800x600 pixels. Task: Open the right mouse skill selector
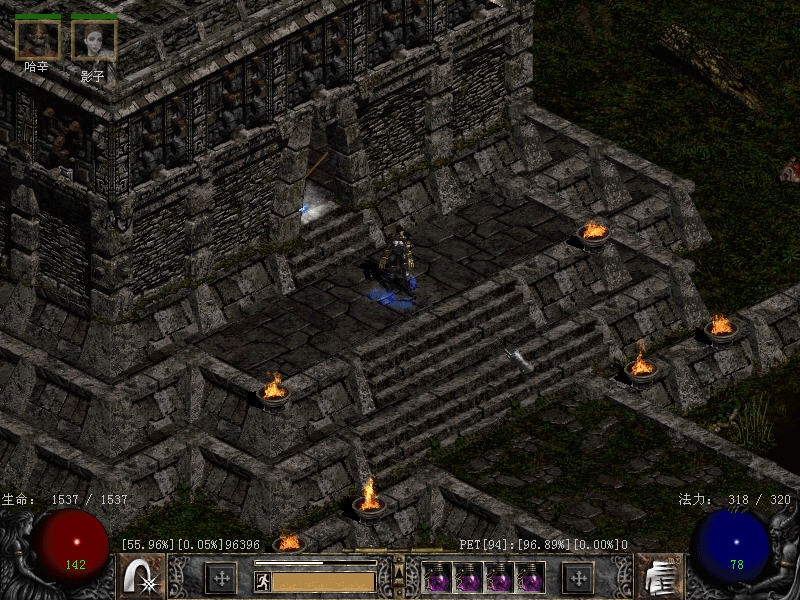(x=659, y=577)
